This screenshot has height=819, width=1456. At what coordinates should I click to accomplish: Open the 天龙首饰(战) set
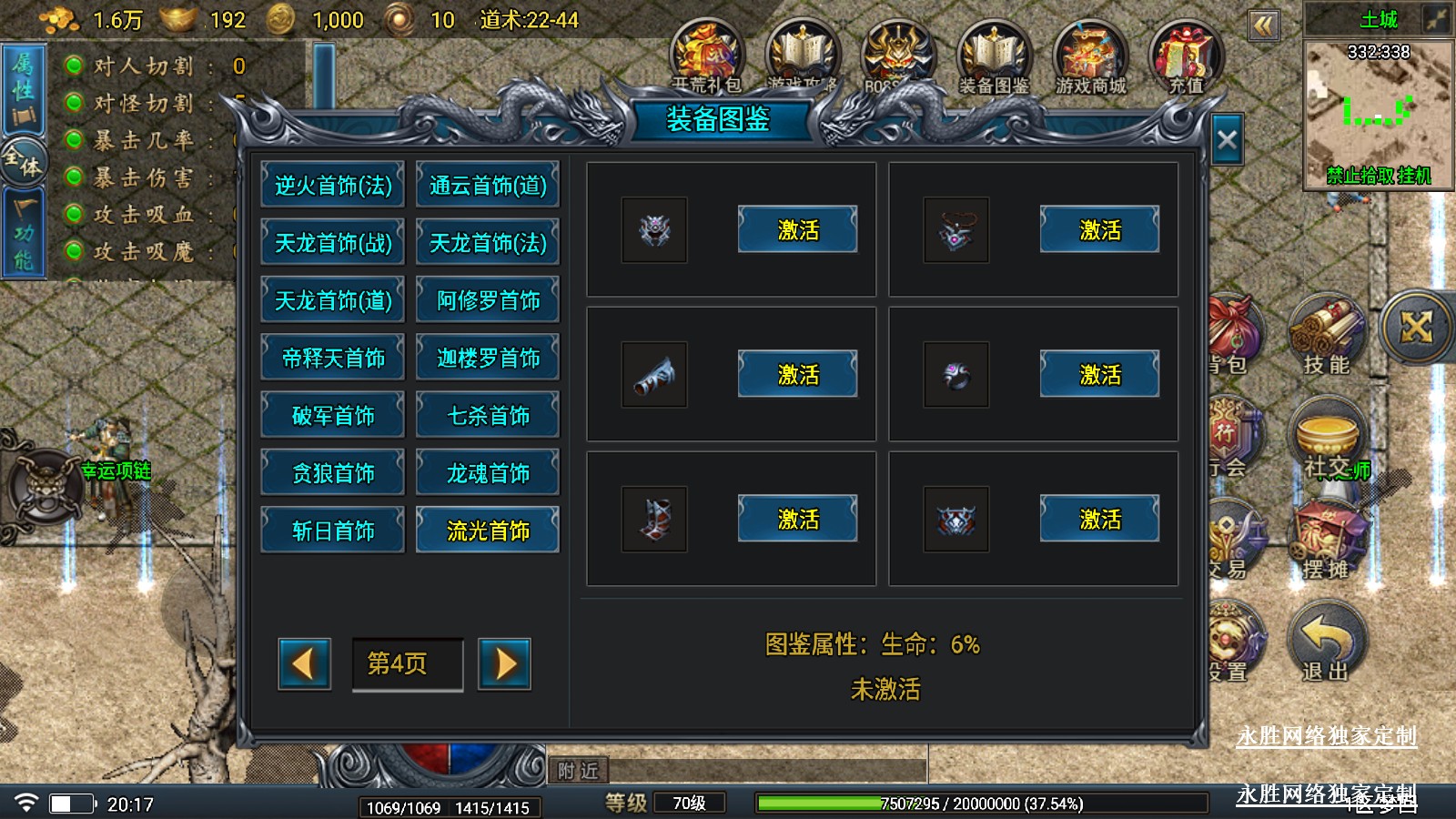coord(333,243)
